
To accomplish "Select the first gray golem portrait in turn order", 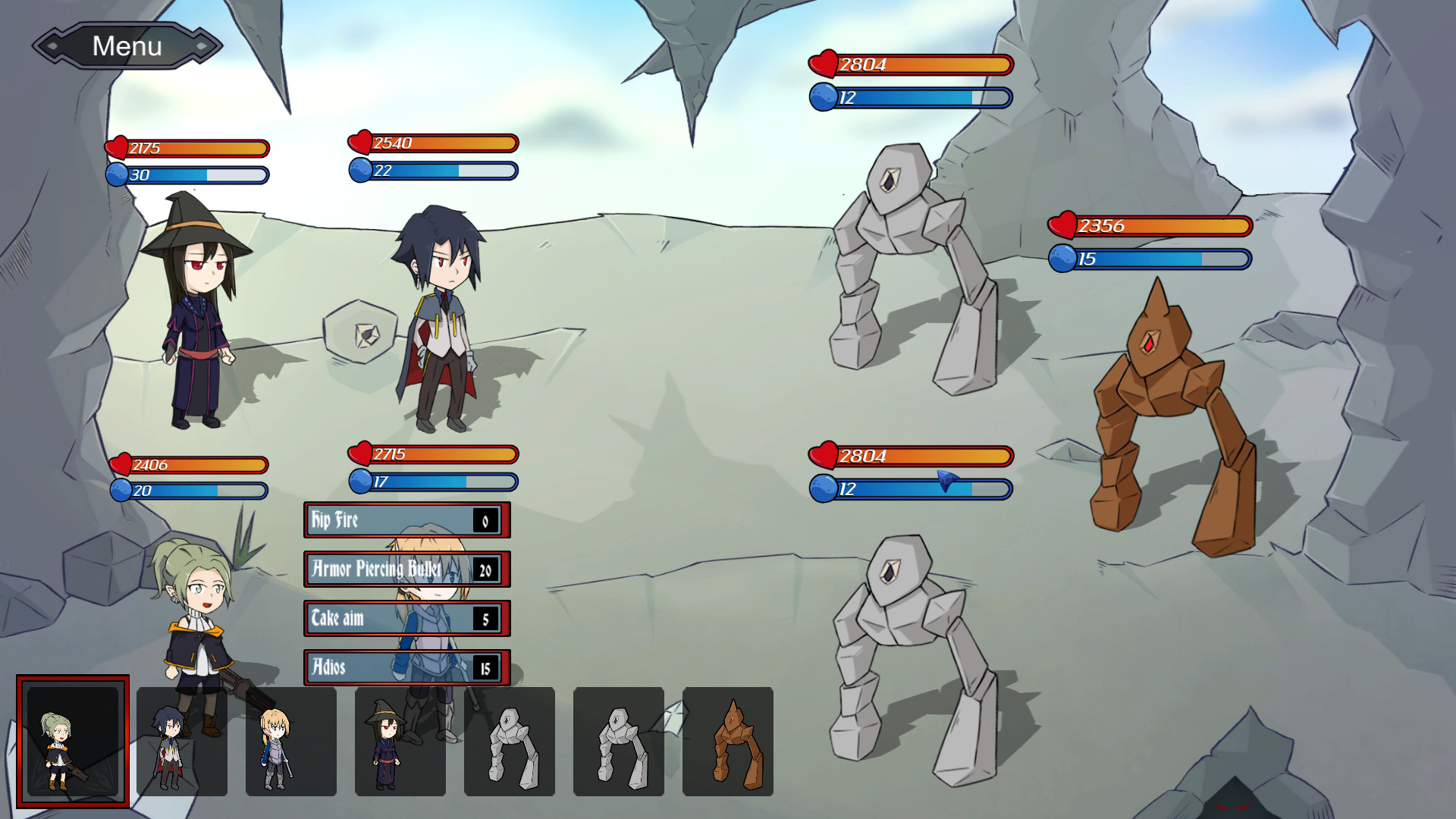I will [x=510, y=739].
